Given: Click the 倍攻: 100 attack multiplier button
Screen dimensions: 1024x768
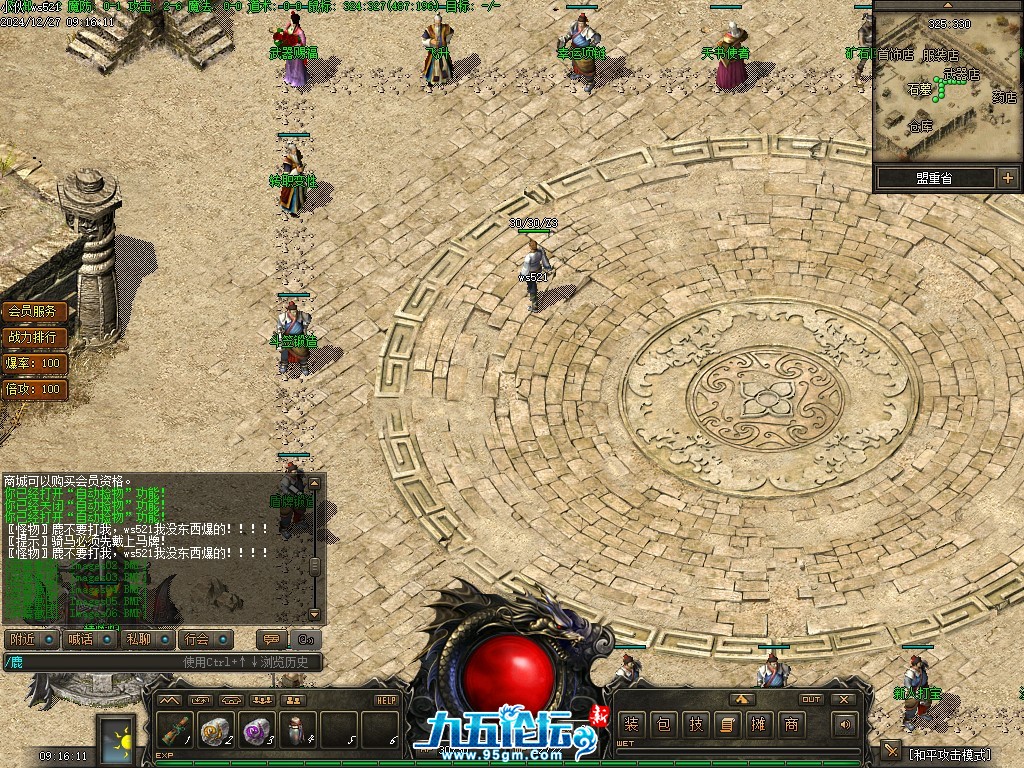Looking at the screenshot, I should (x=34, y=389).
